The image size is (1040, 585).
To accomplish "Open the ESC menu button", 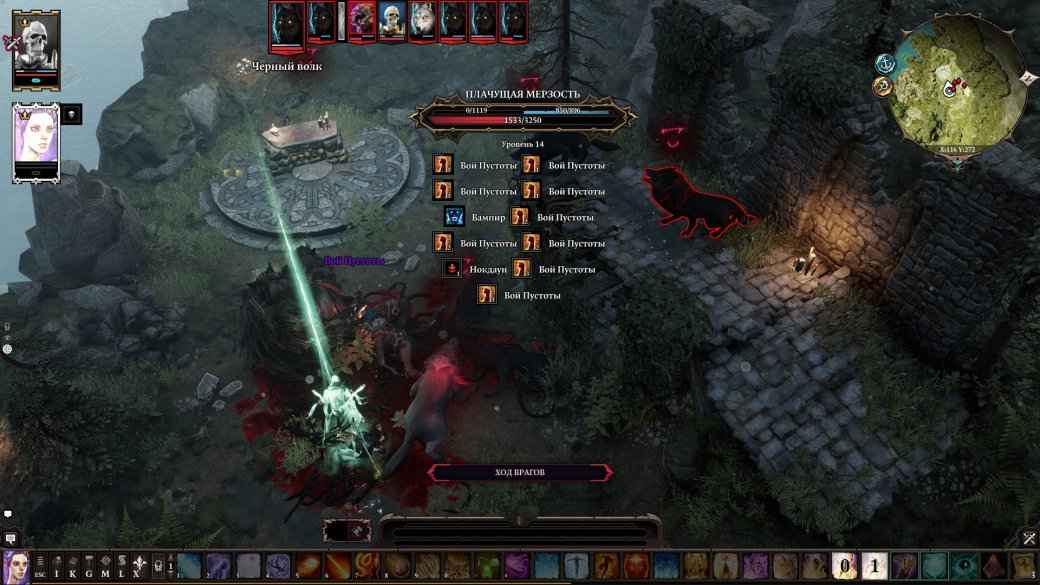I will pyautogui.click(x=40, y=567).
